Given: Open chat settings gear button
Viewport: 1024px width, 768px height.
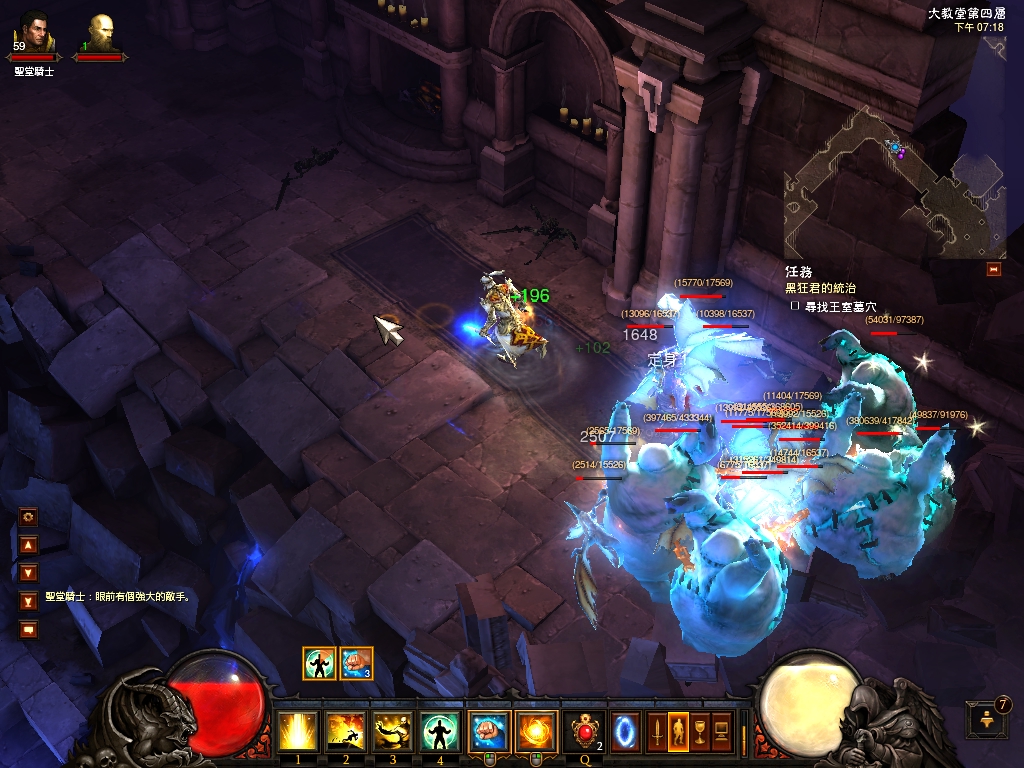Looking at the screenshot, I should click(x=28, y=517).
